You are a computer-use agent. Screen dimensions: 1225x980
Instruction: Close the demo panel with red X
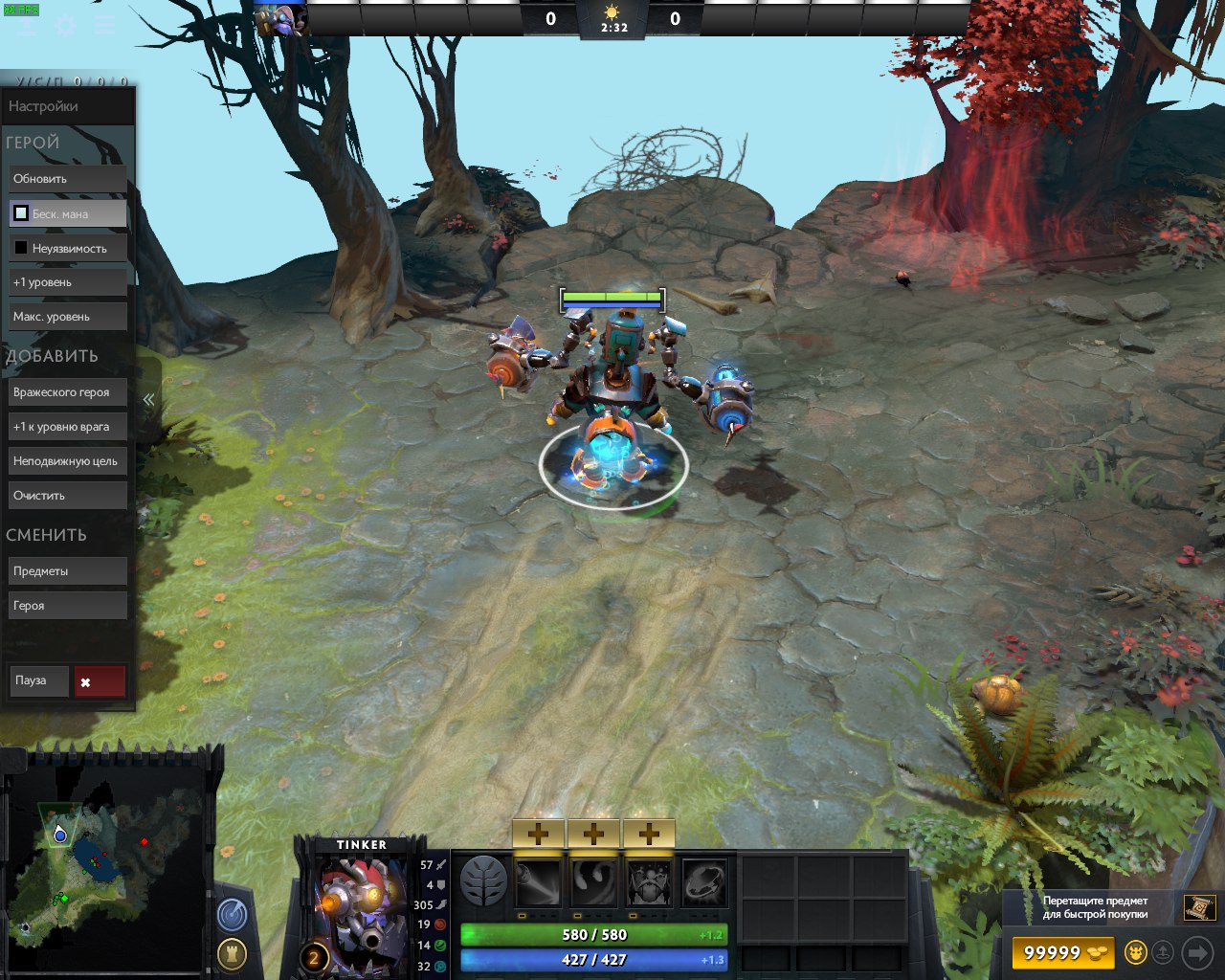tap(100, 681)
